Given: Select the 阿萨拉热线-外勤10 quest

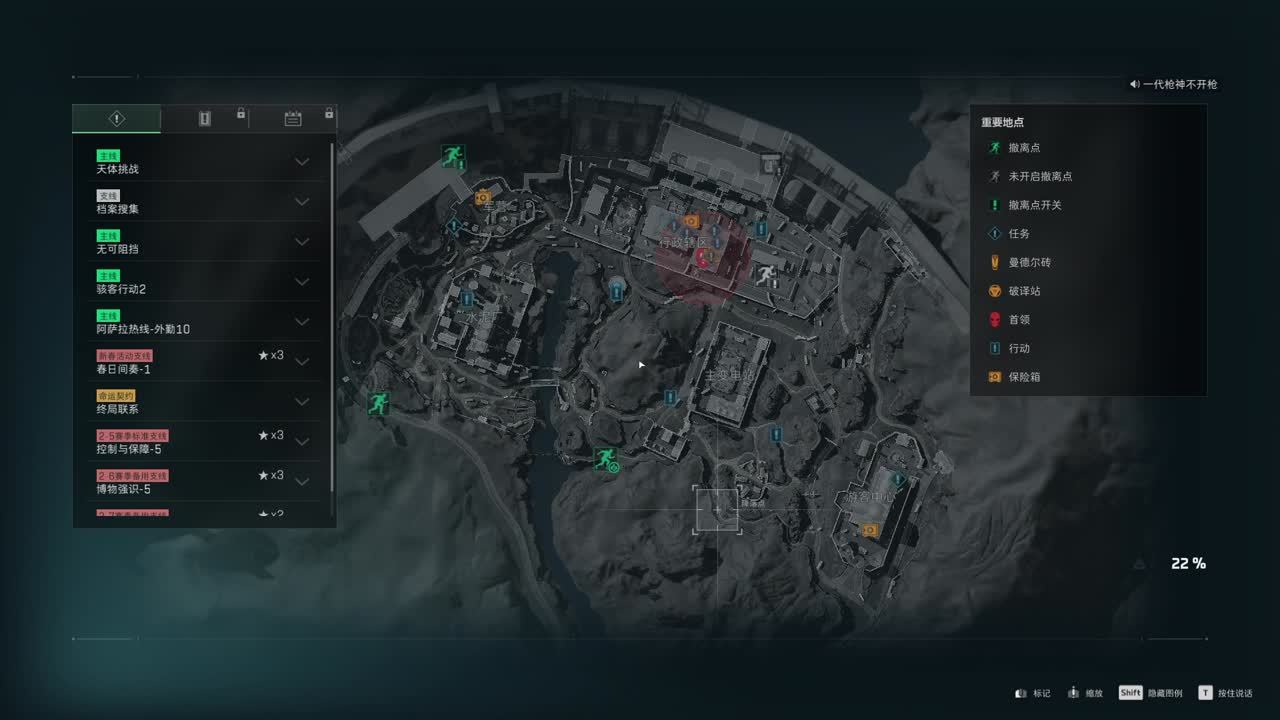Looking at the screenshot, I should pos(200,322).
